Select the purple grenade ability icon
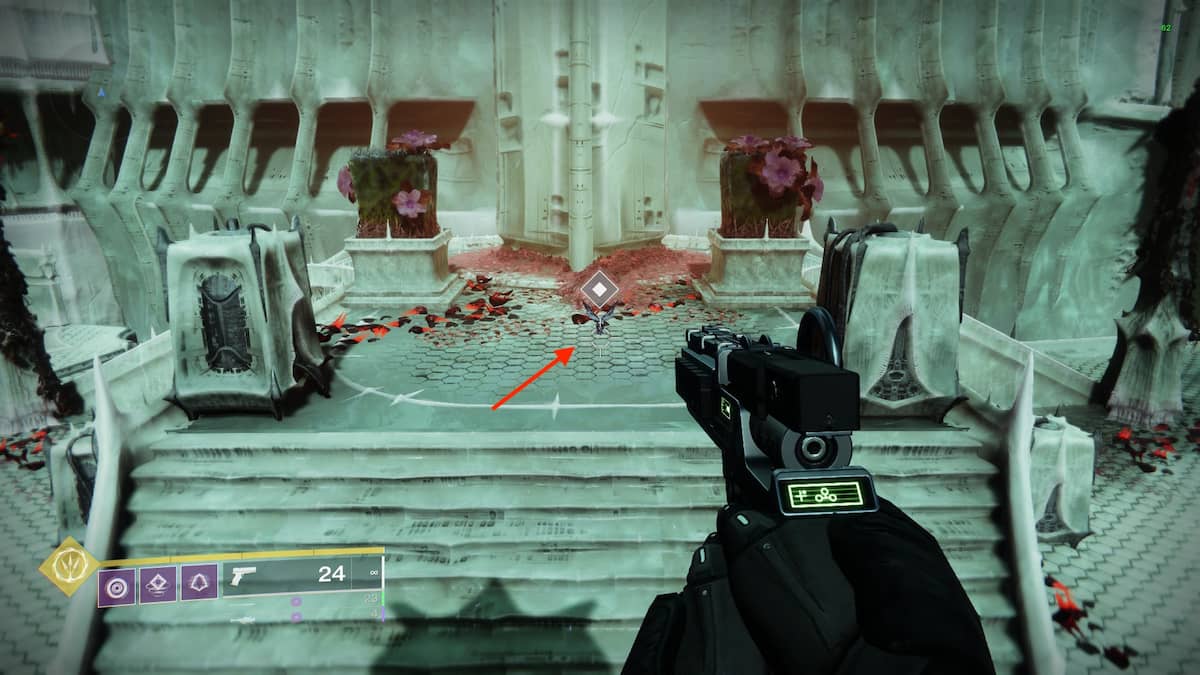 coord(117,585)
